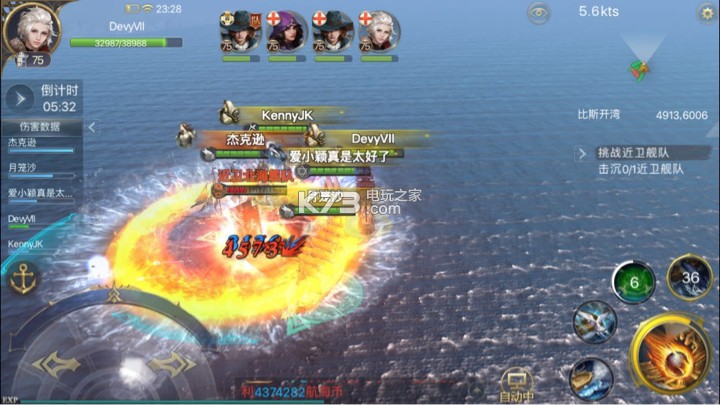Viewport: 720px width, 405px height.
Task: Open the minimap
Action: point(640,60)
